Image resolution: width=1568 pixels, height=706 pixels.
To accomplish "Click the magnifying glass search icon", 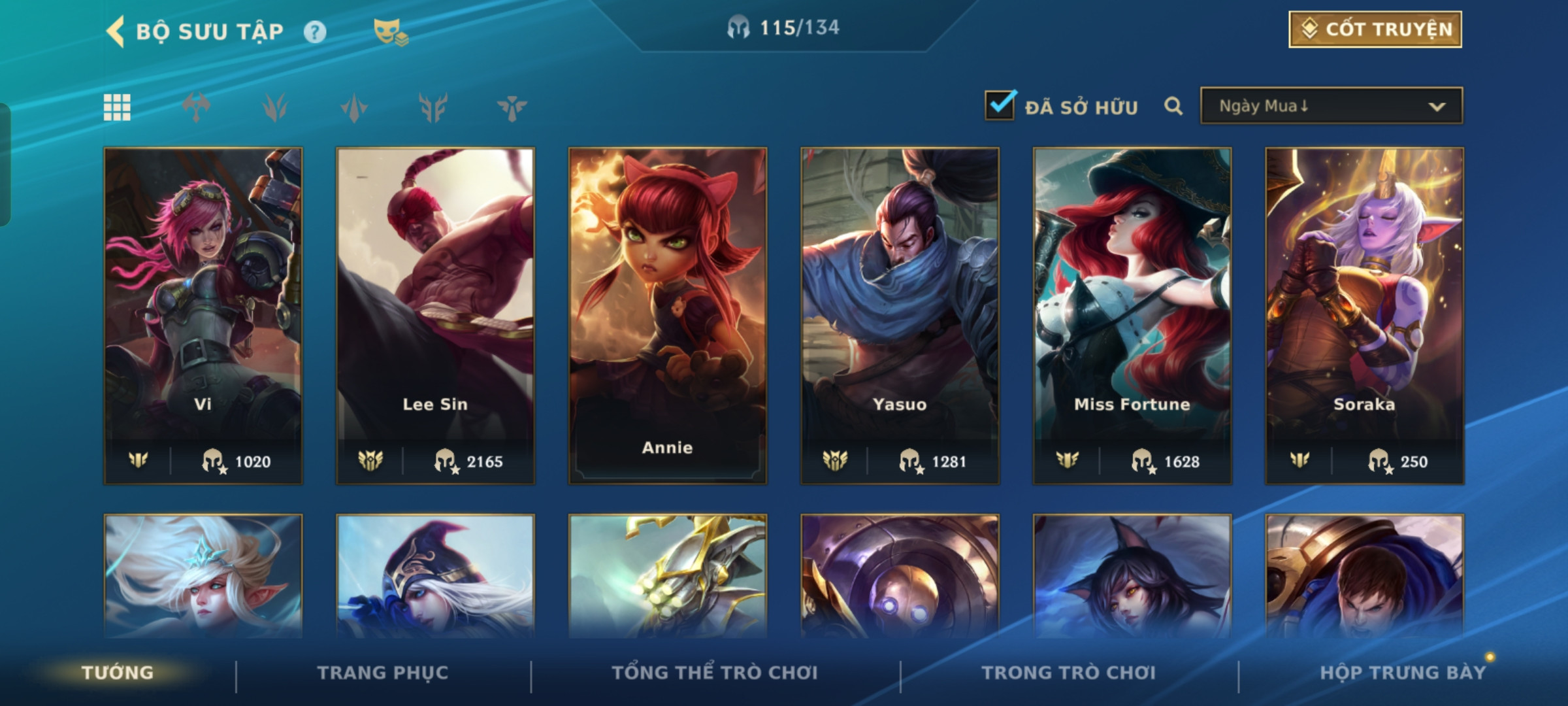I will click(x=1173, y=106).
